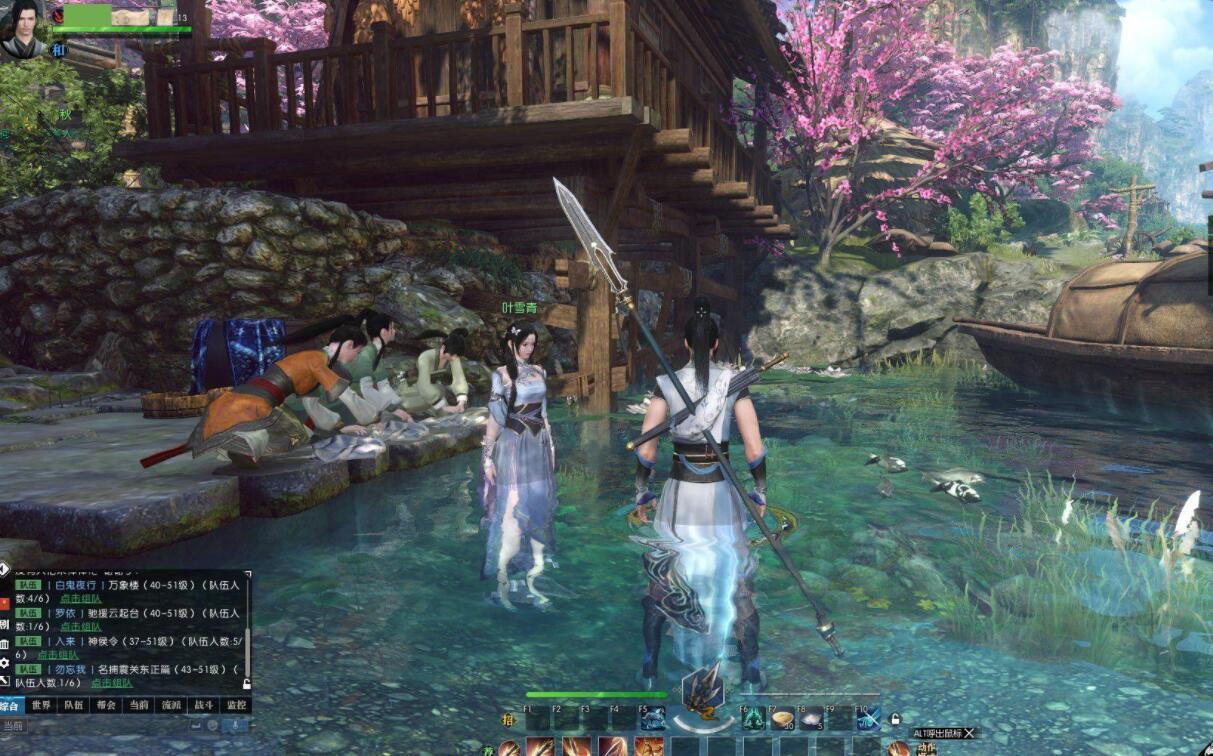Use the F7 bowl food item
Screen dimensions: 1213x756
781,718
